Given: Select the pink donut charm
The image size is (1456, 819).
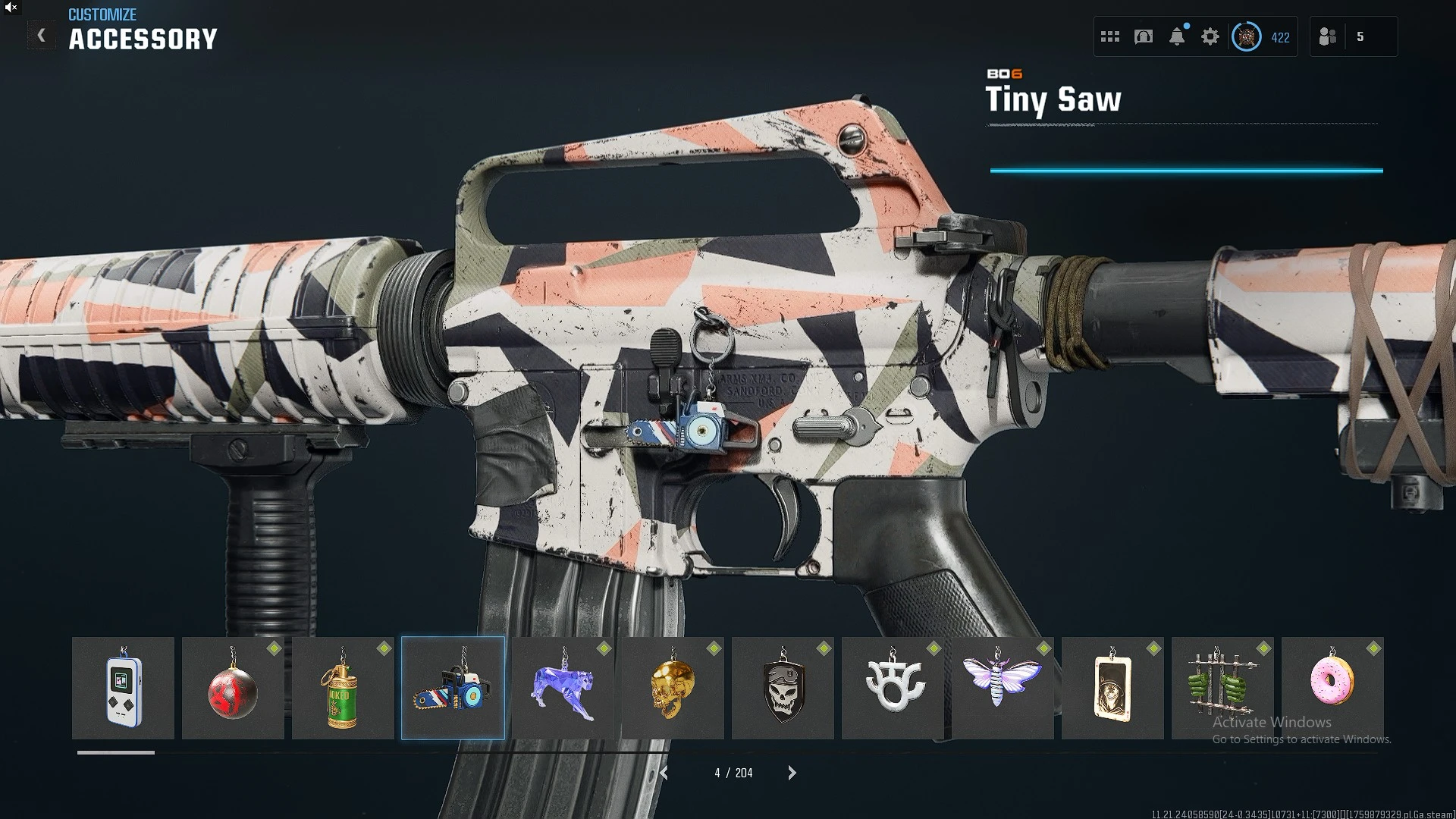Looking at the screenshot, I should point(1332,688).
